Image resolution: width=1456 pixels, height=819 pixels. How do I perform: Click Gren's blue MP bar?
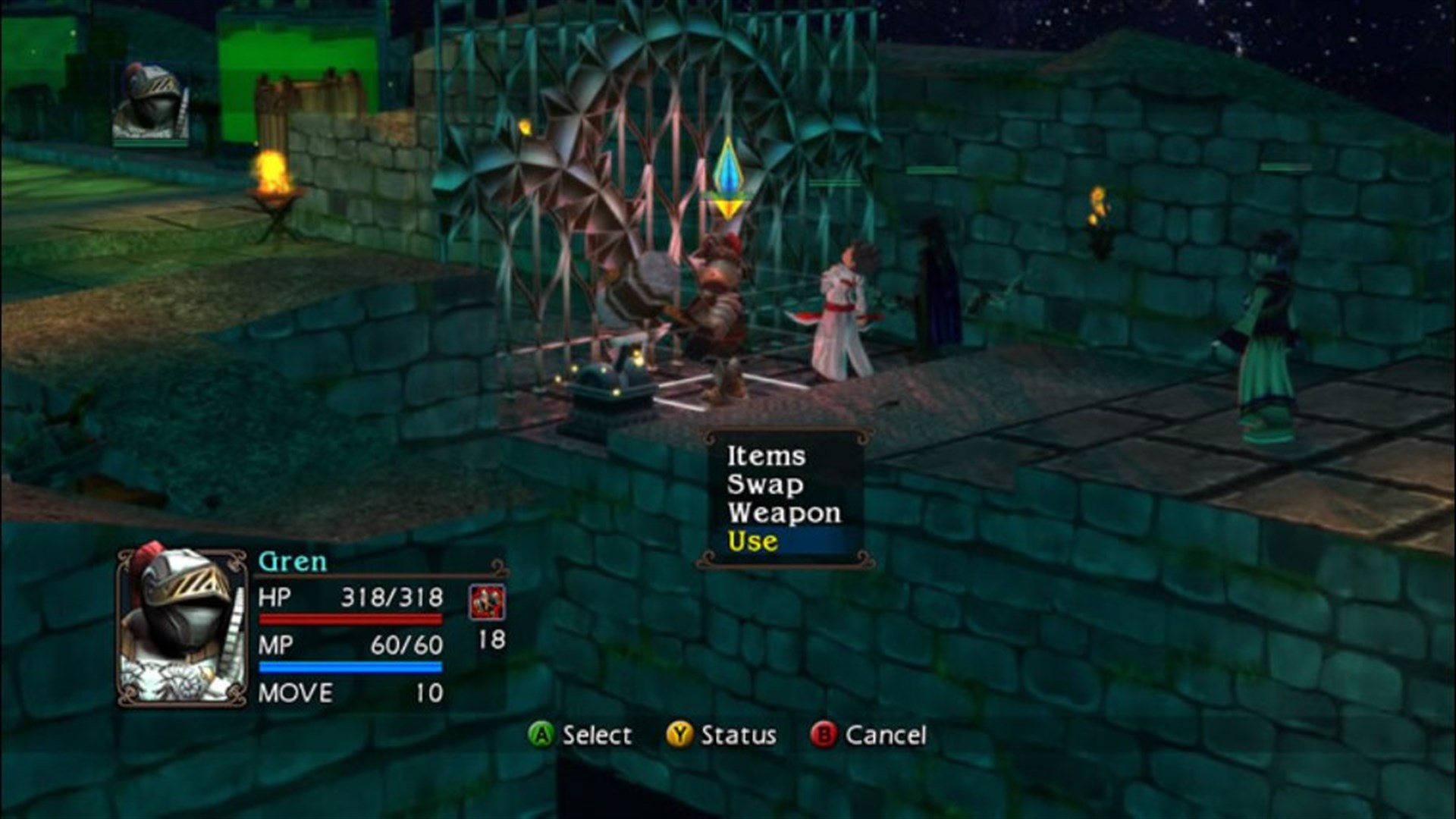[x=350, y=667]
